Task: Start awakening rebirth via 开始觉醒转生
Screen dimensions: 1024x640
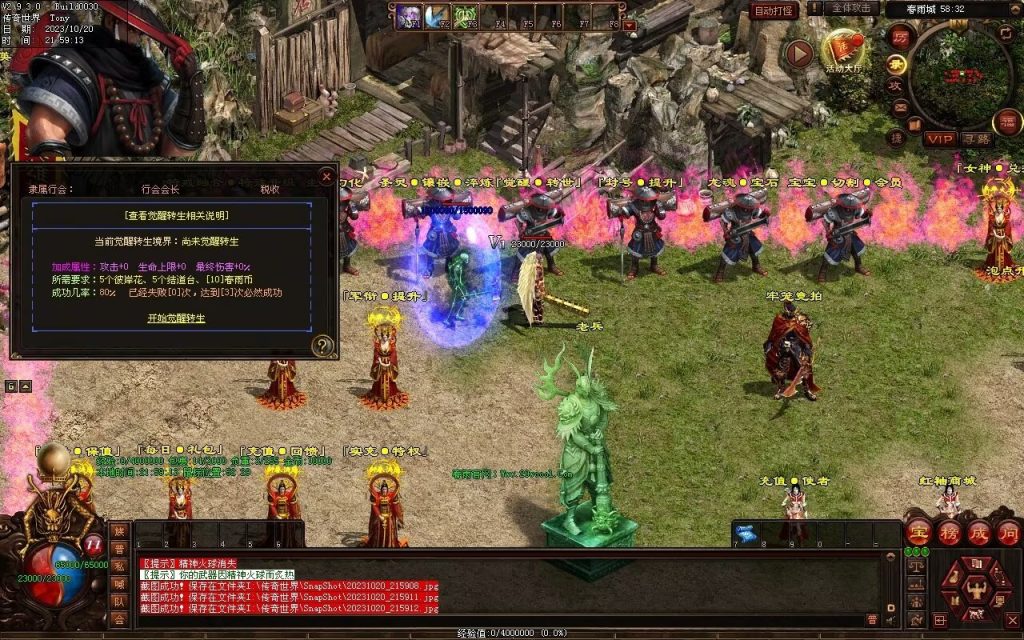Action: click(x=176, y=318)
